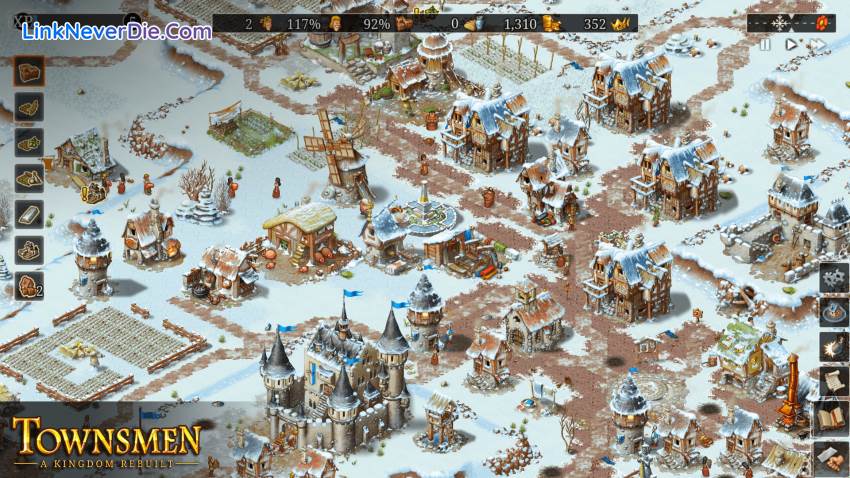Pause the game
Screen dimensions: 850x478
coord(765,44)
